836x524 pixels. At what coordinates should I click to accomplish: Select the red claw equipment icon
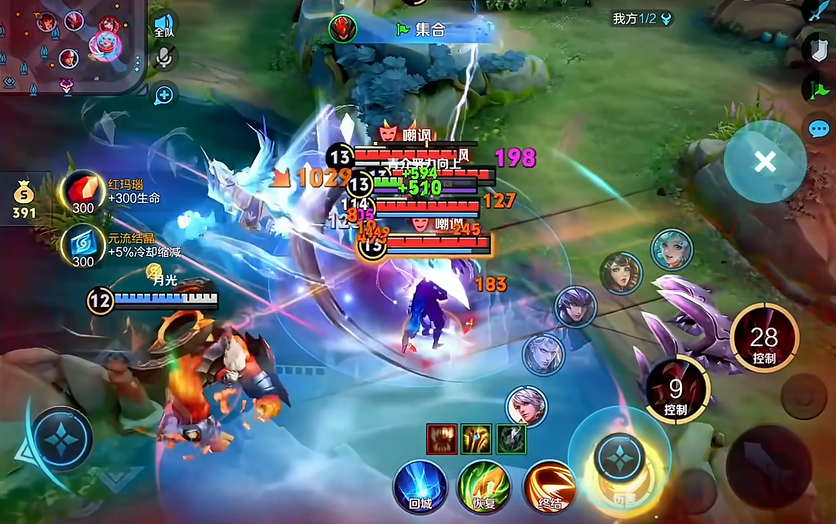(x=441, y=438)
